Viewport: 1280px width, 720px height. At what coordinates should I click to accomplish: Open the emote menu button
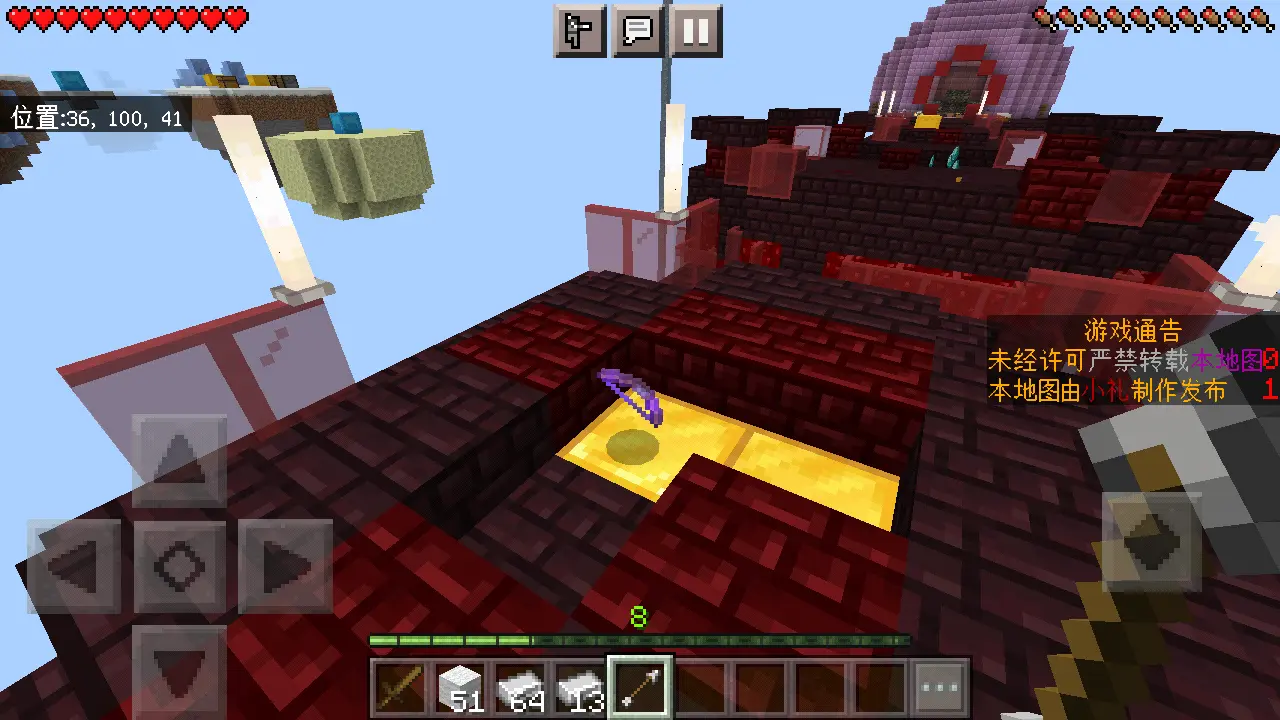coord(580,31)
